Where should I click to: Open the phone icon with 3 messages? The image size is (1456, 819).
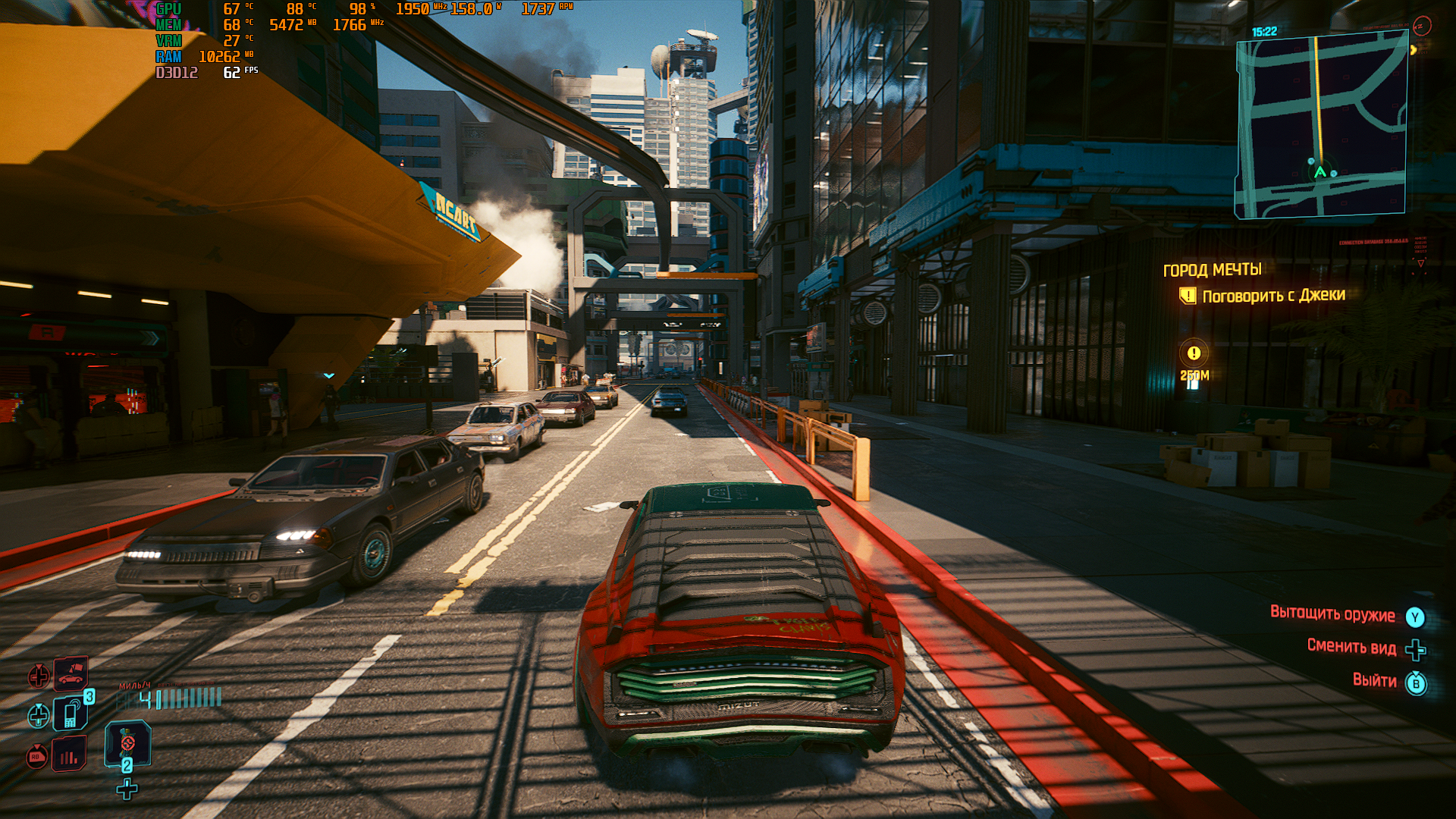tap(71, 714)
